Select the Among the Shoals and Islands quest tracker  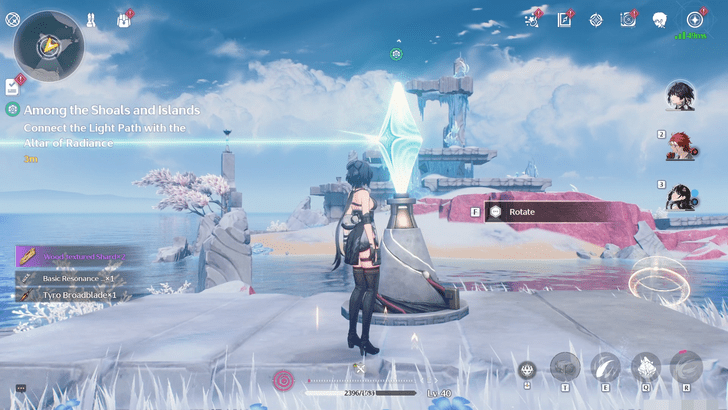click(x=104, y=110)
